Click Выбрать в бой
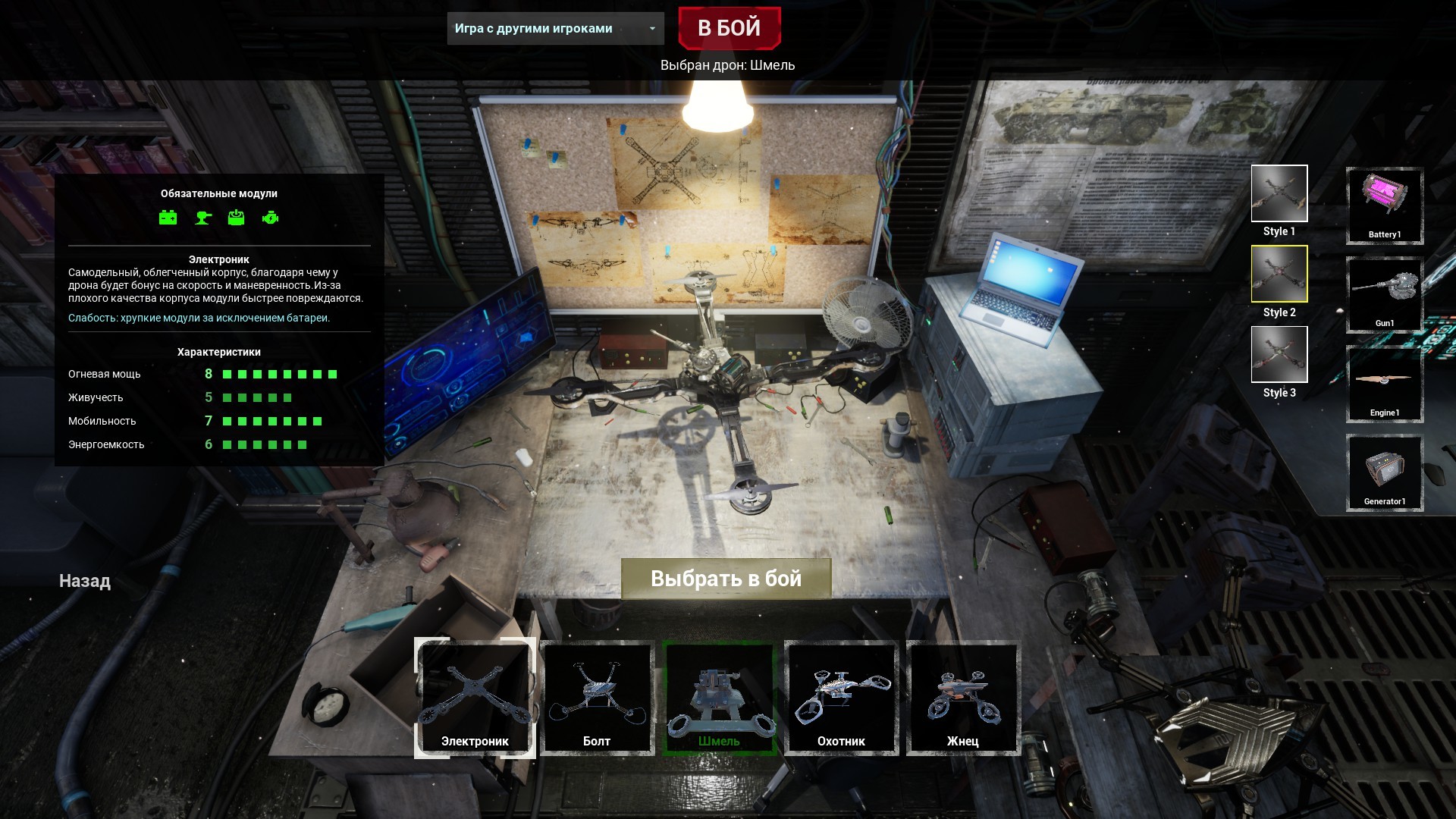This screenshot has height=819, width=1456. [x=726, y=578]
